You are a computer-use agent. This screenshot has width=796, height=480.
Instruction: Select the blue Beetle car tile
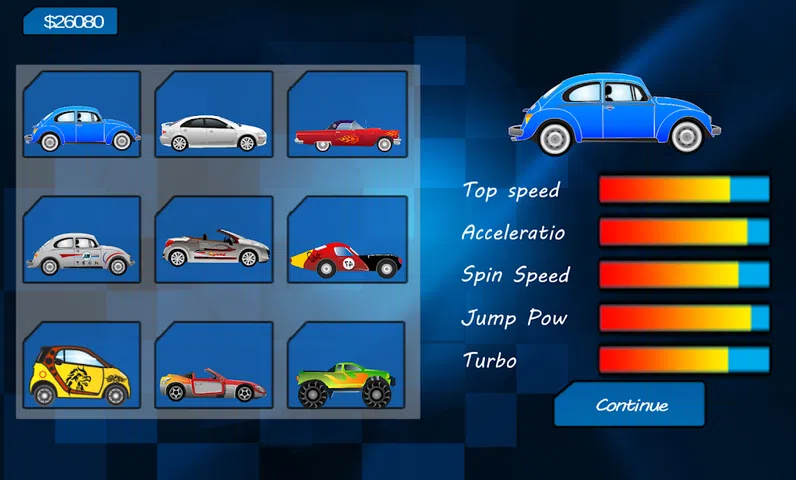click(82, 116)
